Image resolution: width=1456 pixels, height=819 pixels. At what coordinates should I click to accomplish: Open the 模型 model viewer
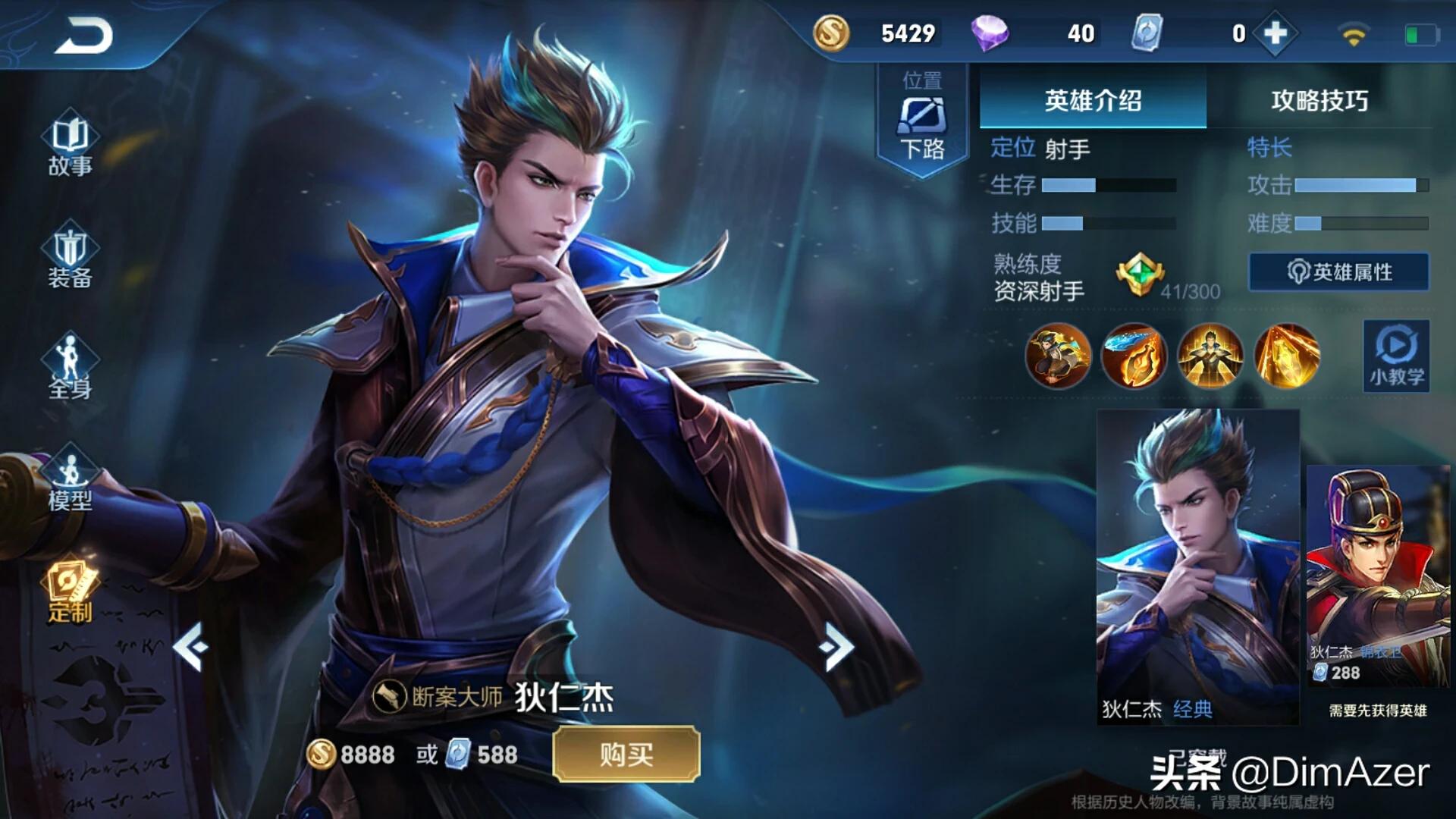click(x=70, y=479)
